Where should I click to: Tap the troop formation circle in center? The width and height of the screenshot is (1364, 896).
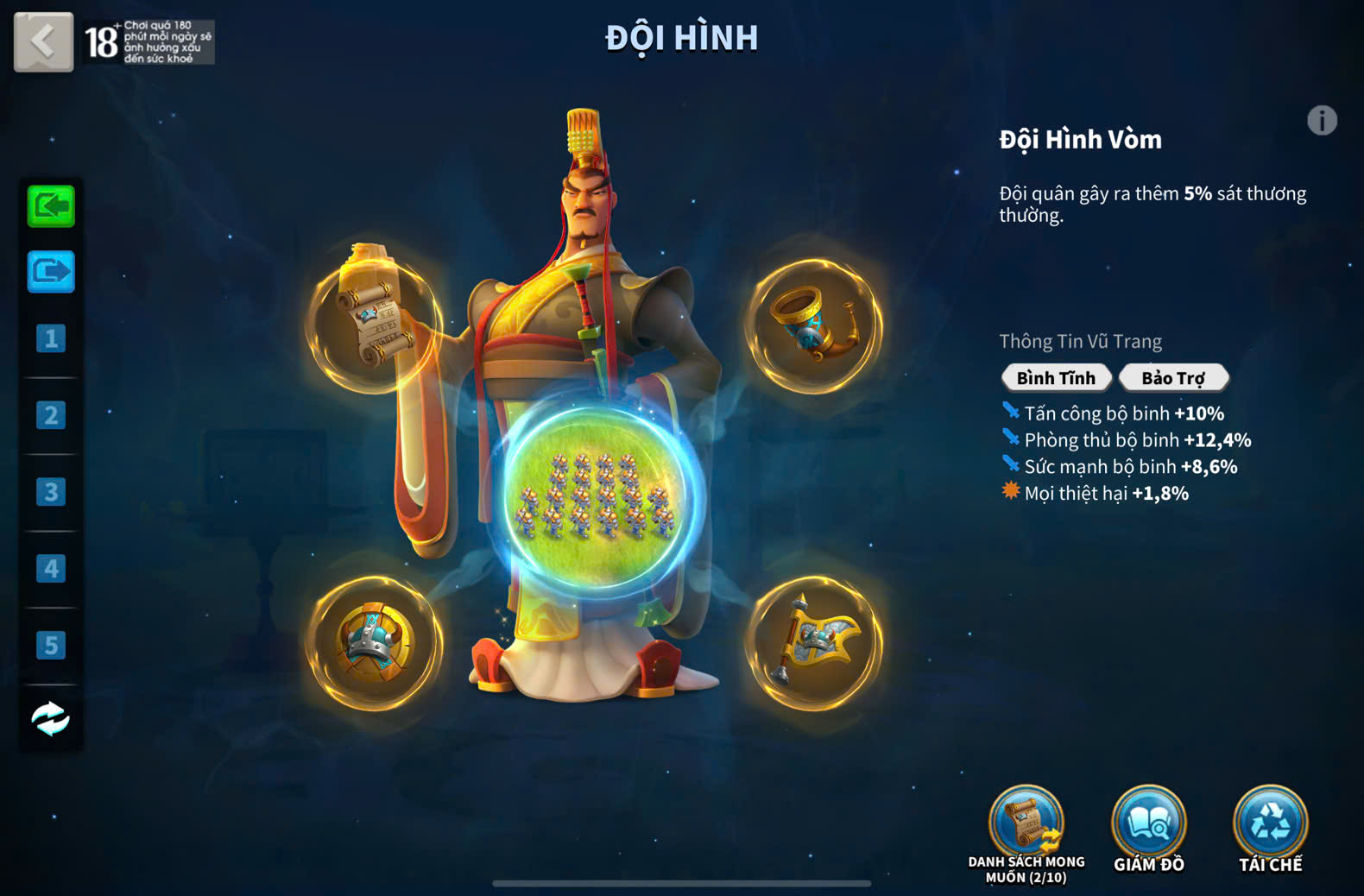(x=594, y=498)
